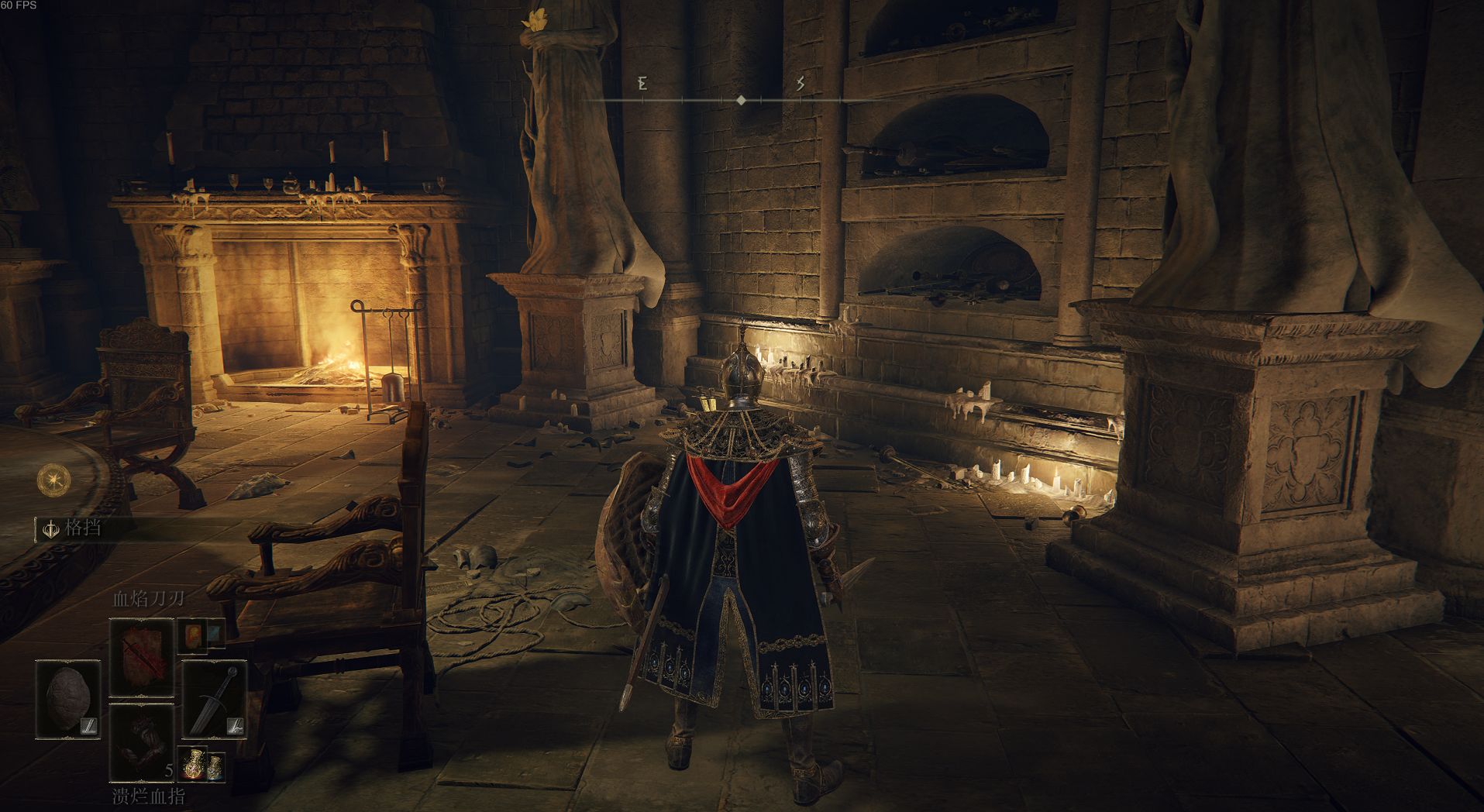Click the golden rune status icon

tap(54, 480)
